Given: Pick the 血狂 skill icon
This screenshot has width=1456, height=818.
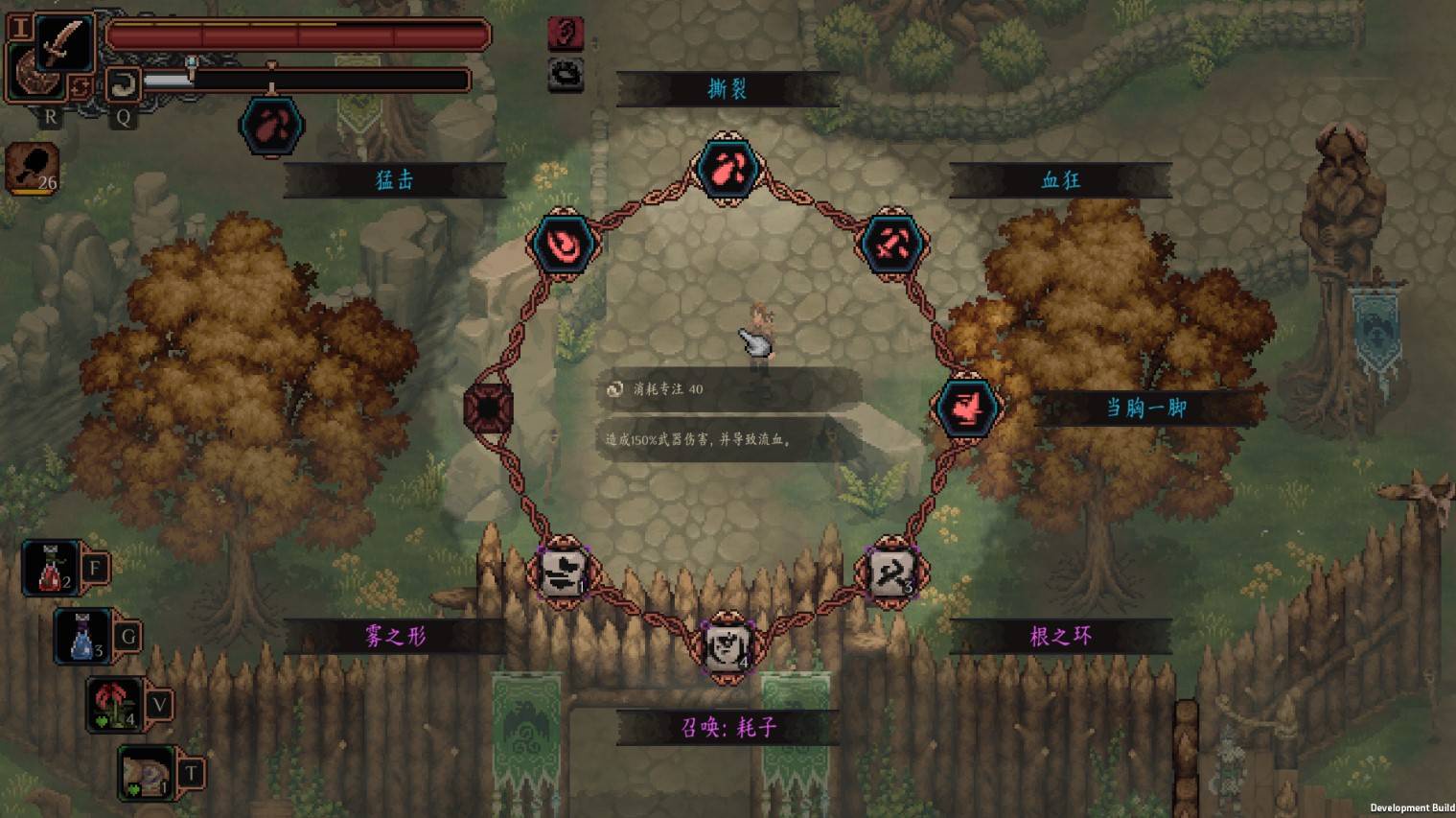Looking at the screenshot, I should coord(891,244).
